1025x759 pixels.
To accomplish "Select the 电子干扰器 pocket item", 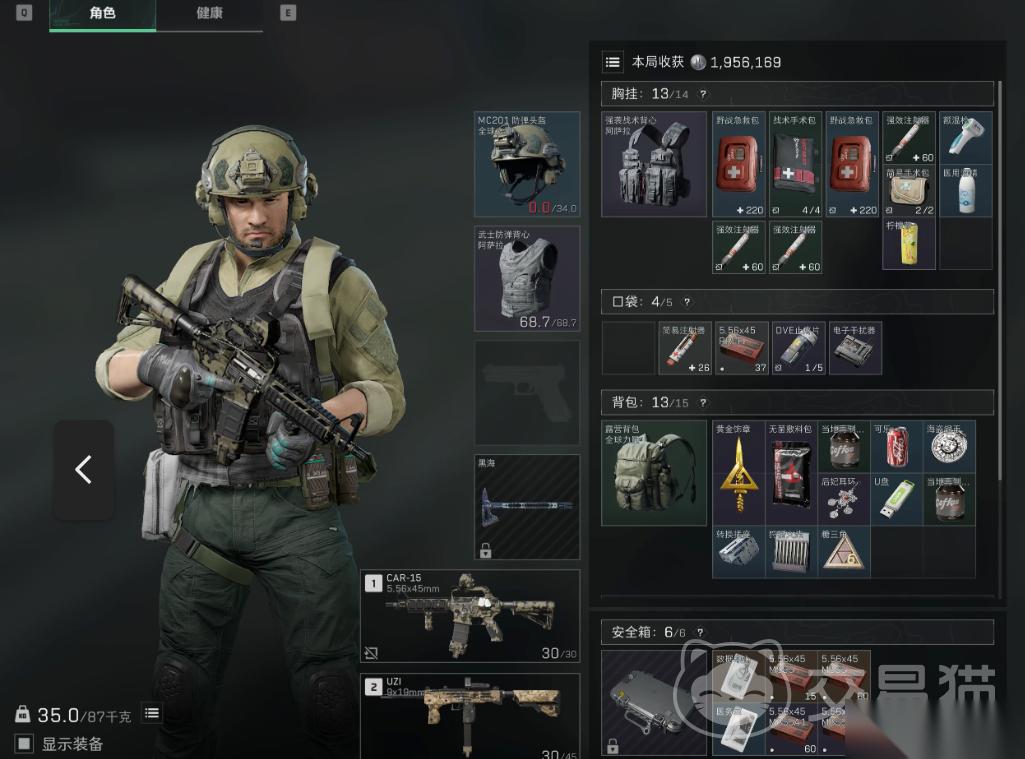I will point(855,347).
